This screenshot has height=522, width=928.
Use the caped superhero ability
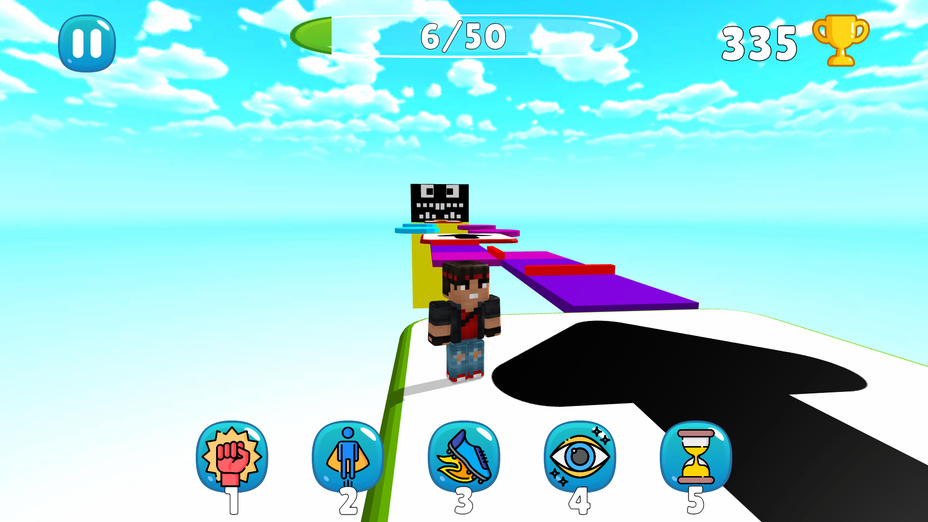(x=348, y=456)
